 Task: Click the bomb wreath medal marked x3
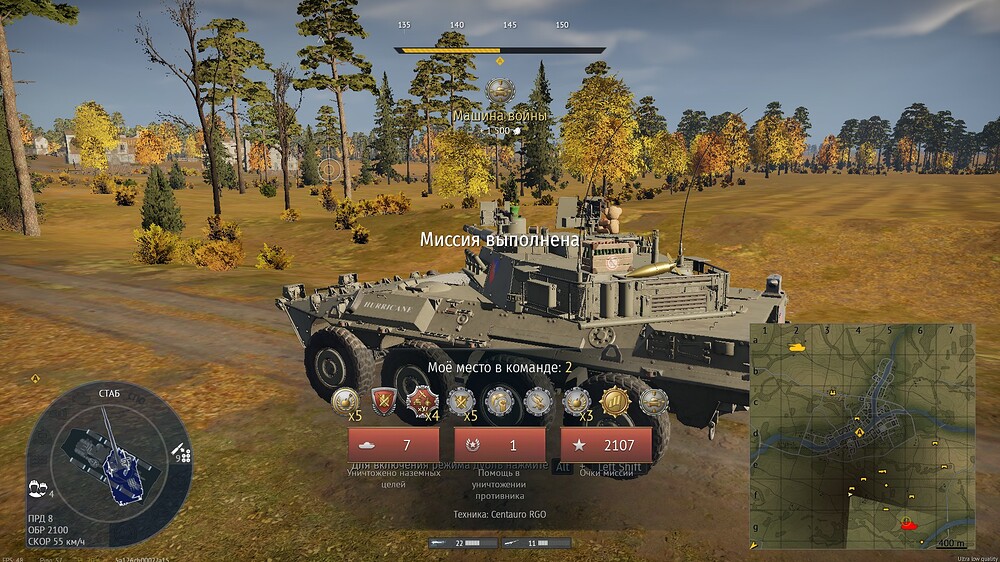click(x=575, y=401)
